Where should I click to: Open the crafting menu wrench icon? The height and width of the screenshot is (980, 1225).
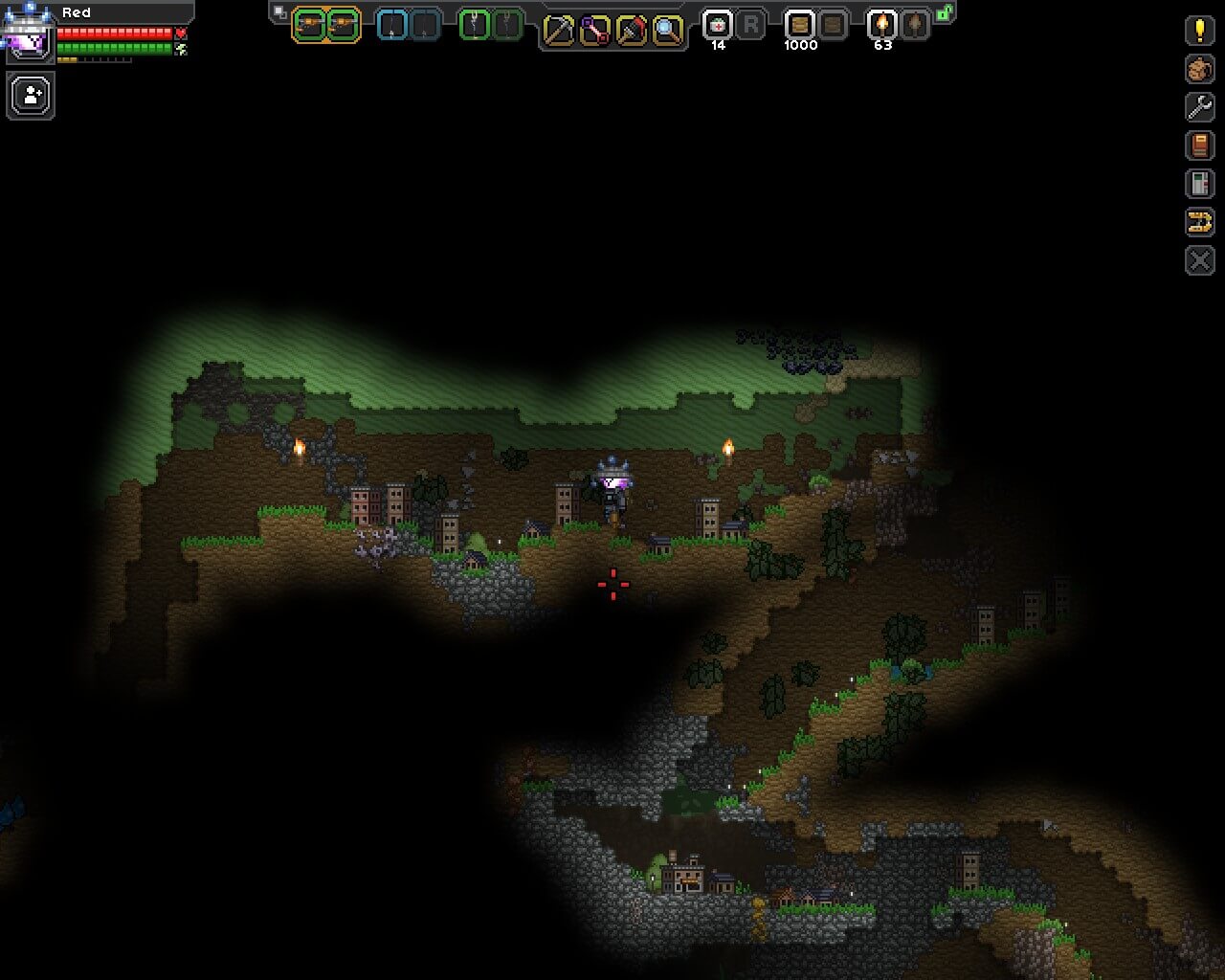click(1199, 107)
